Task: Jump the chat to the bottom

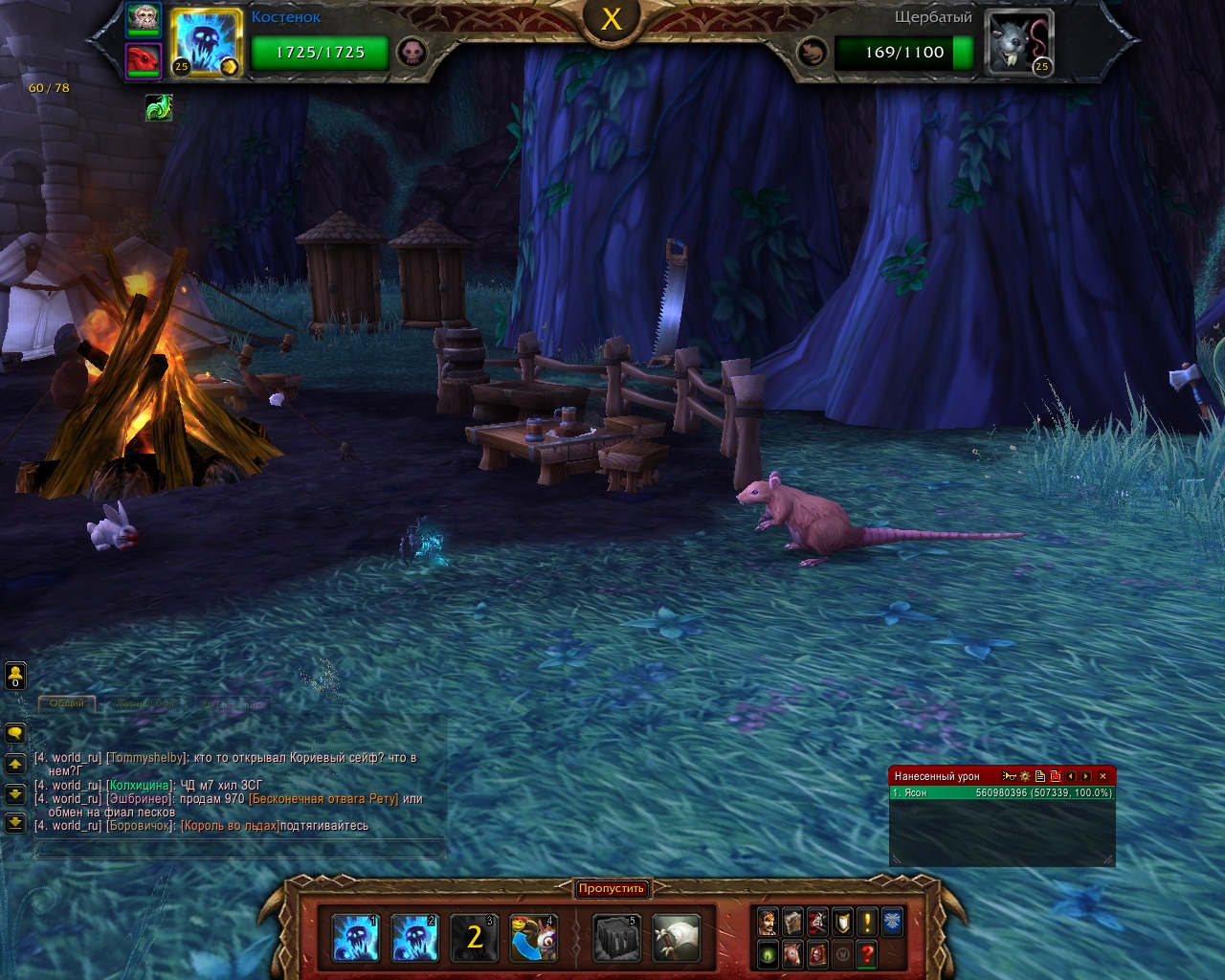Action: [15, 822]
